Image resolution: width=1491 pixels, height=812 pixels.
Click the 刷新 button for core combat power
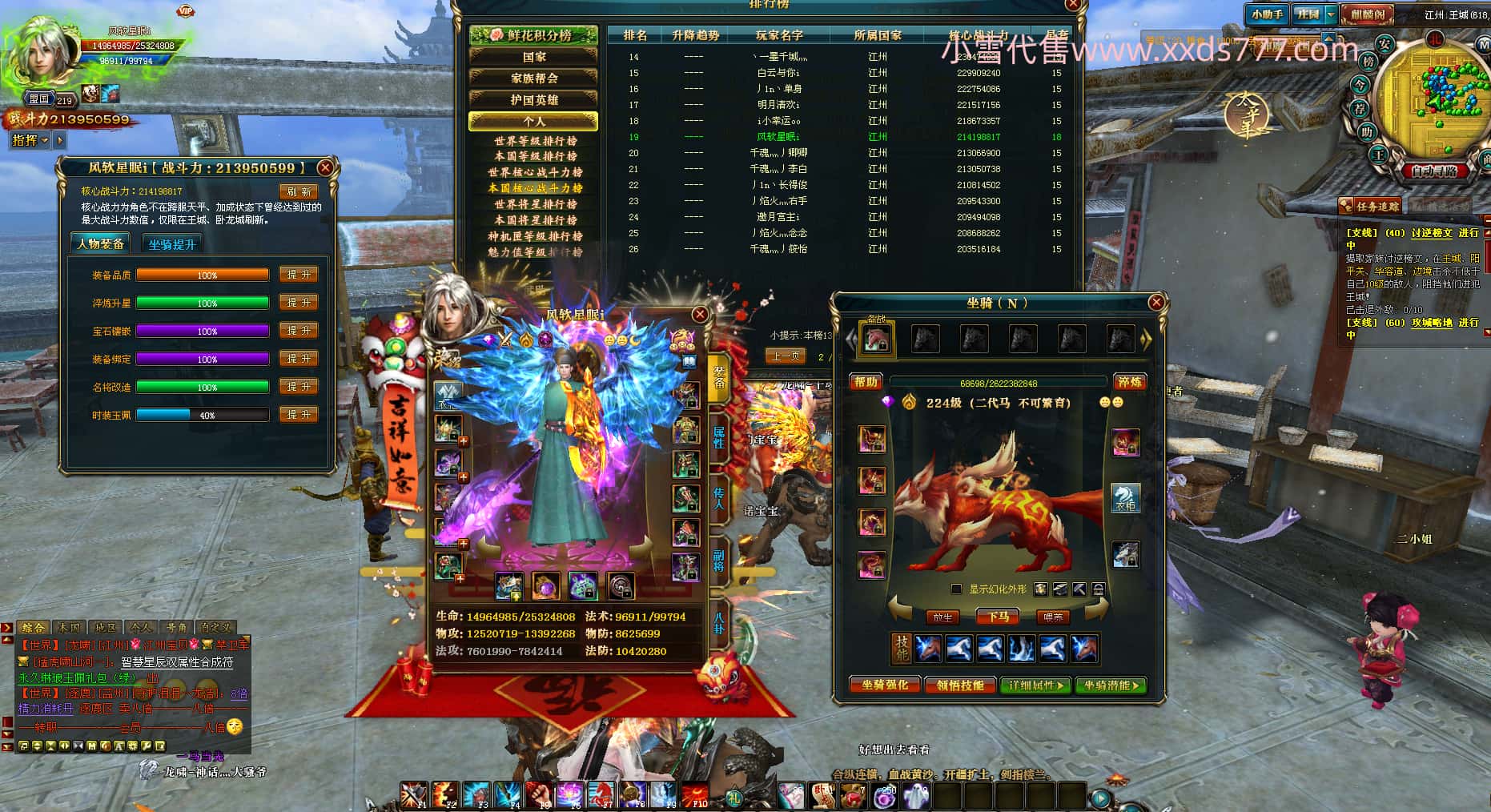click(x=299, y=191)
